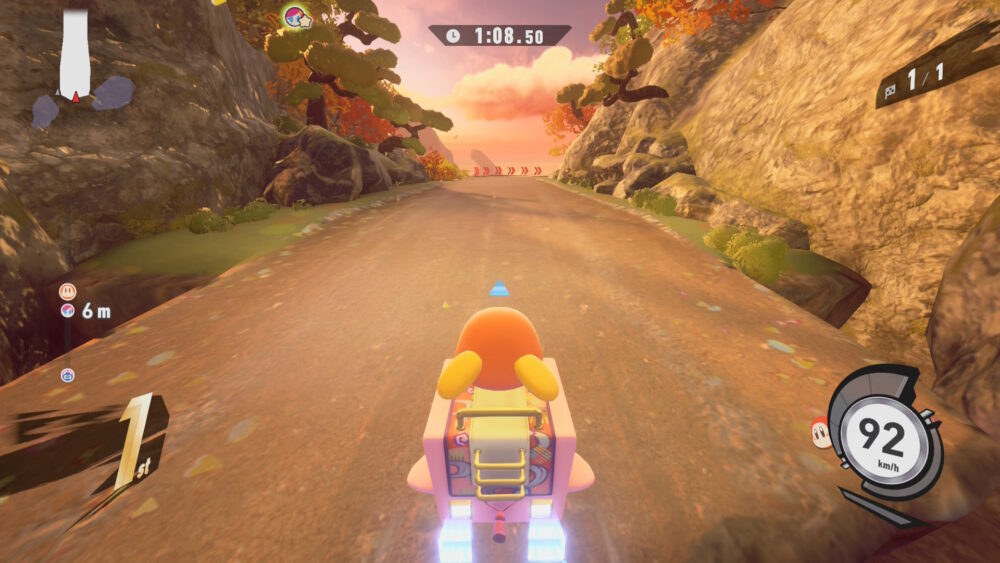Click the Waddle Dee icon beside the speedometer
The width and height of the screenshot is (1000, 563).
point(820,431)
